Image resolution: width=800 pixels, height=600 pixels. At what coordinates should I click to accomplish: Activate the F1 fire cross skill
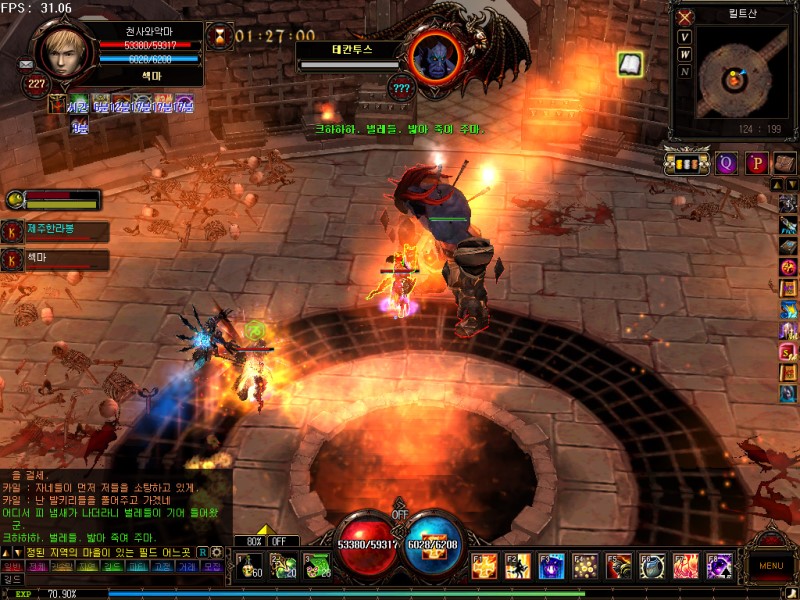(486, 566)
